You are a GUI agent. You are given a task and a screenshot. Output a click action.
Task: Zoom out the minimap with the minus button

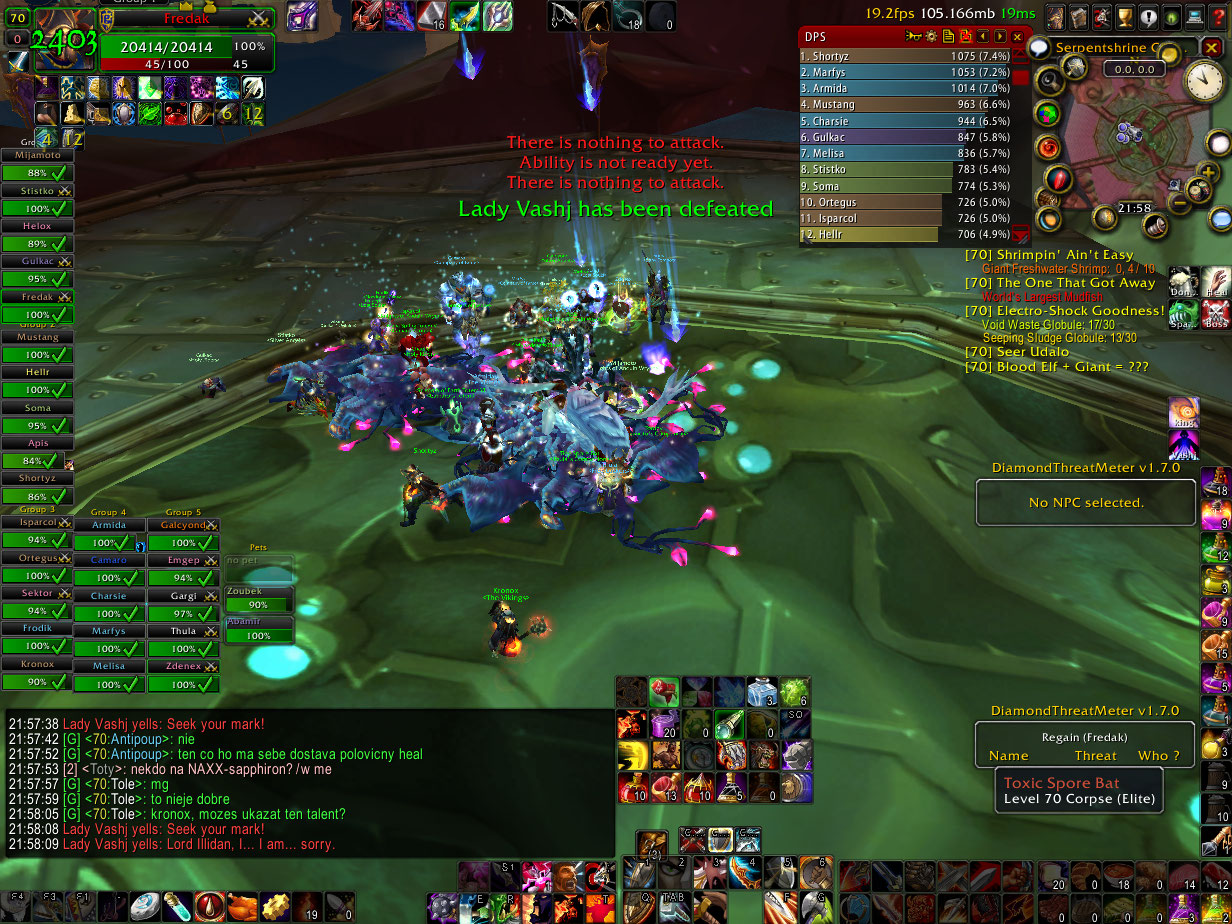tap(1180, 203)
